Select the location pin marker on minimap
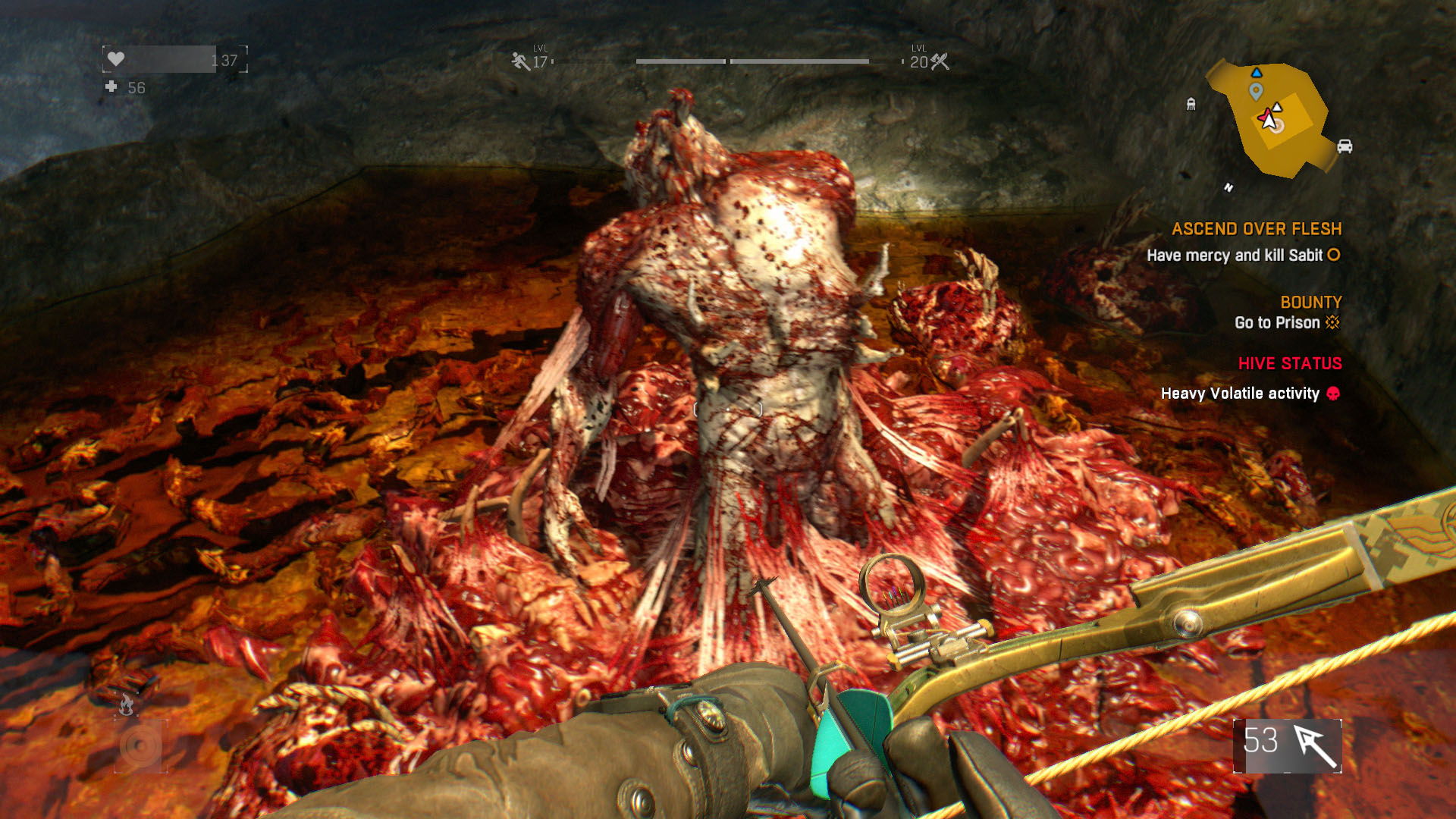The height and width of the screenshot is (819, 1456). [1256, 92]
